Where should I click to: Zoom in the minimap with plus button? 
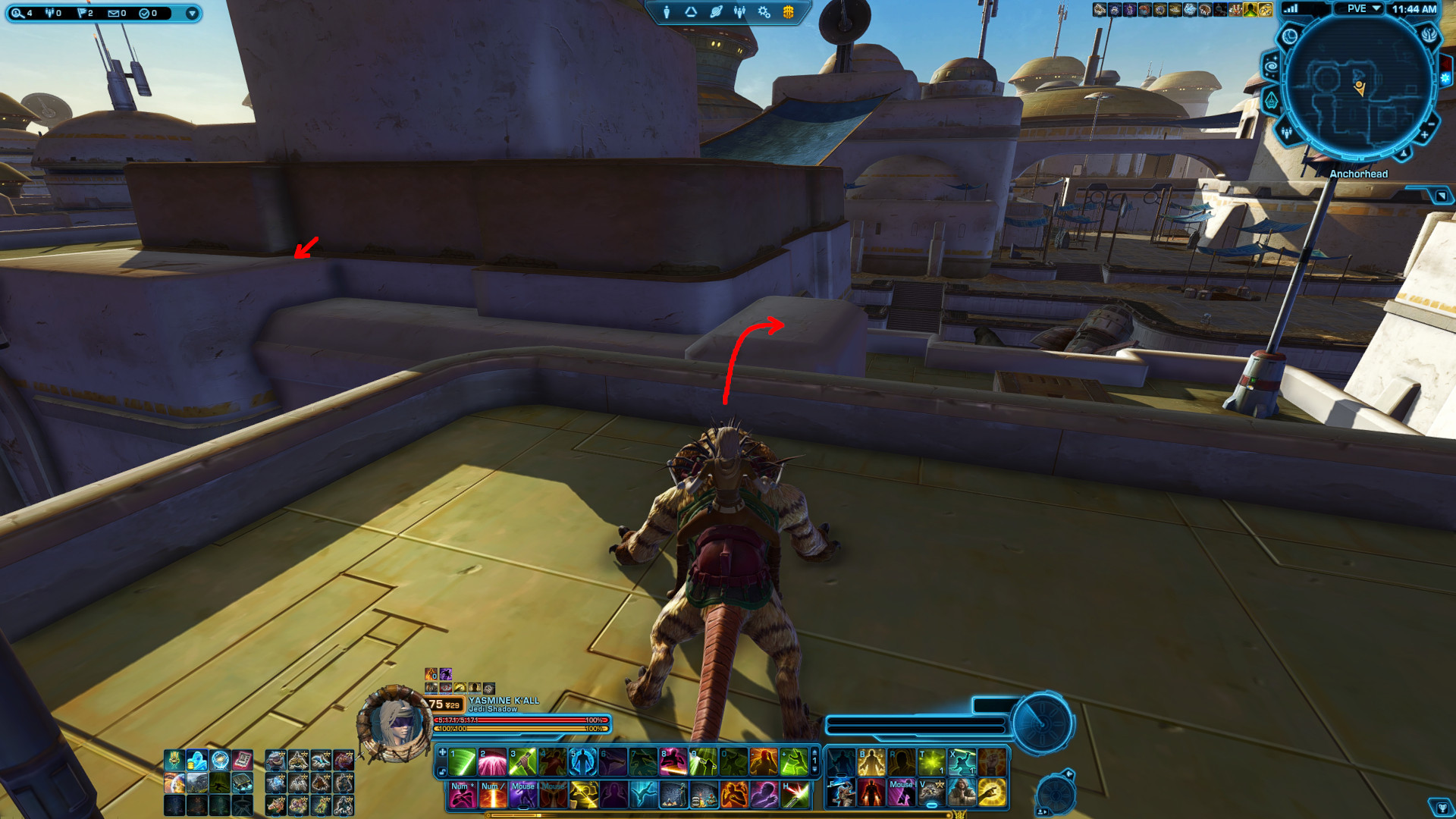[x=1423, y=135]
